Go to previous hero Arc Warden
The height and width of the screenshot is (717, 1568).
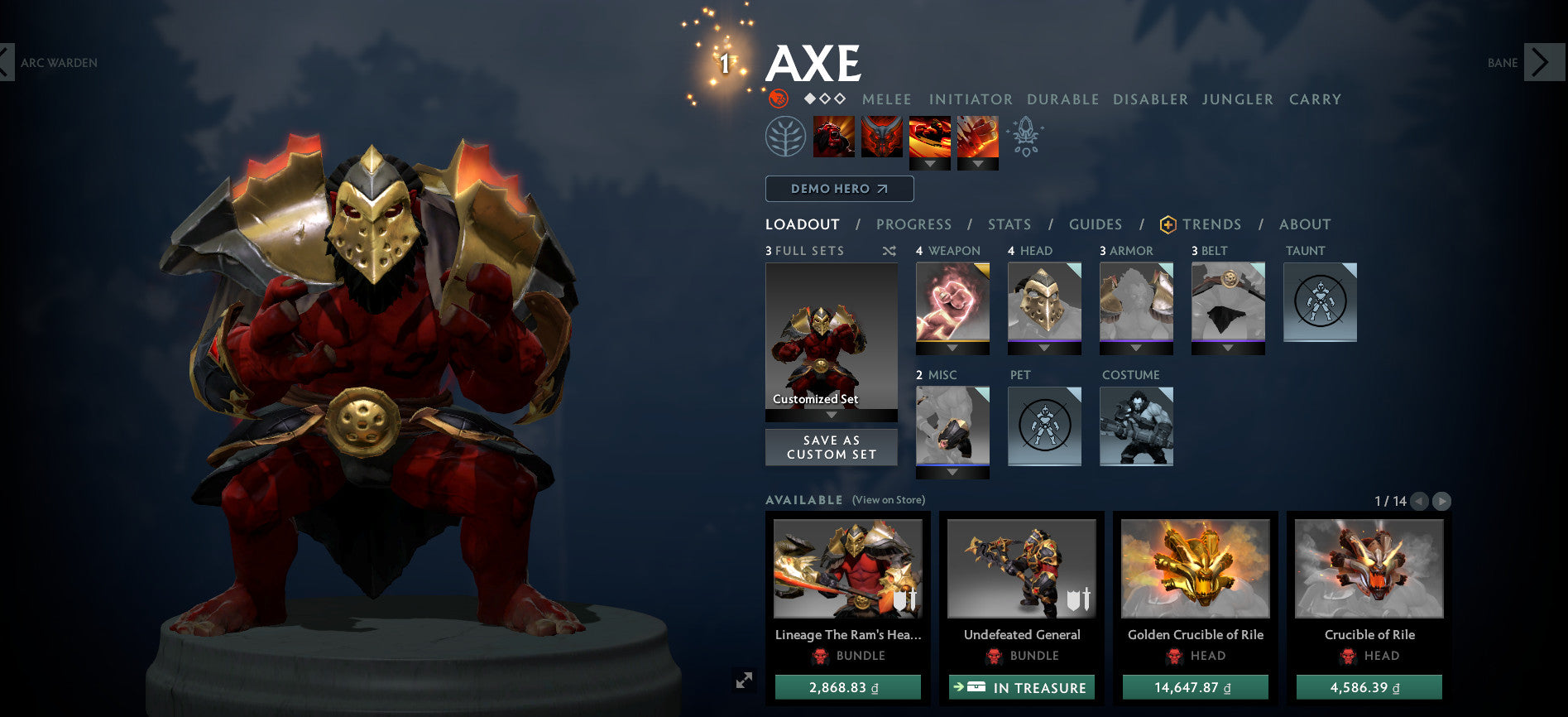pyautogui.click(x=8, y=62)
